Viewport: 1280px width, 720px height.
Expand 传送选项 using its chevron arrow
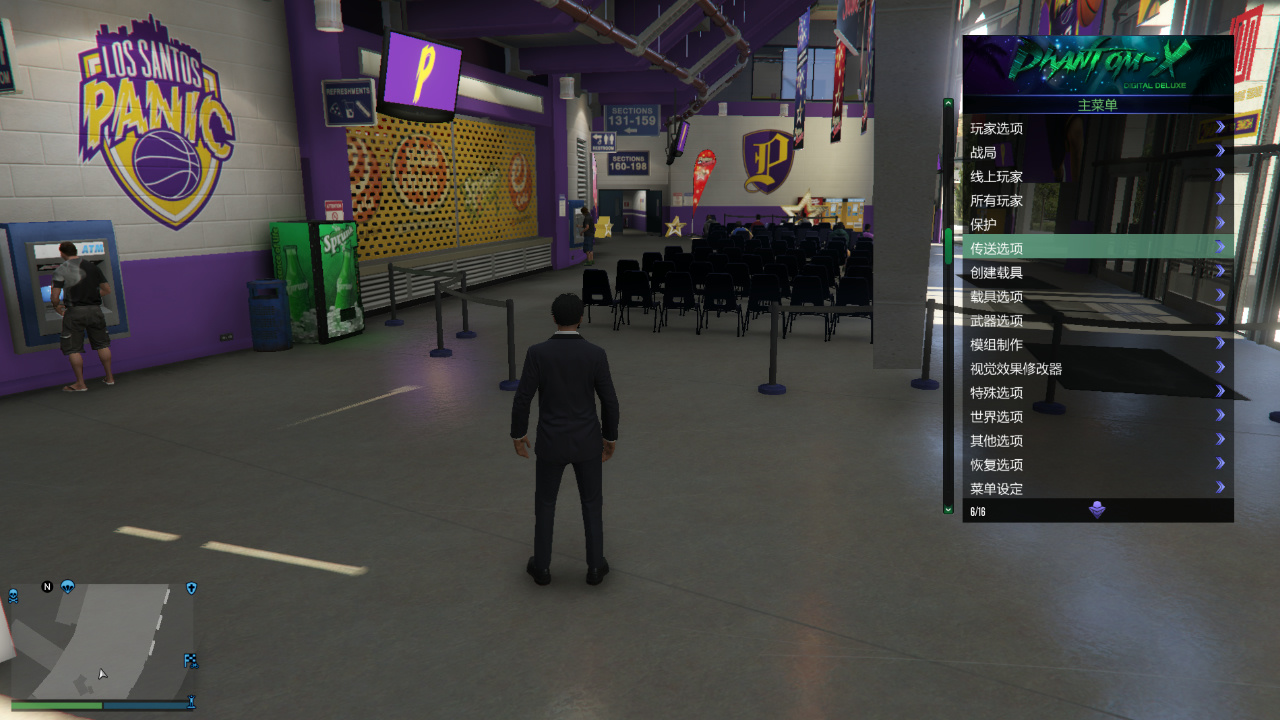1220,247
